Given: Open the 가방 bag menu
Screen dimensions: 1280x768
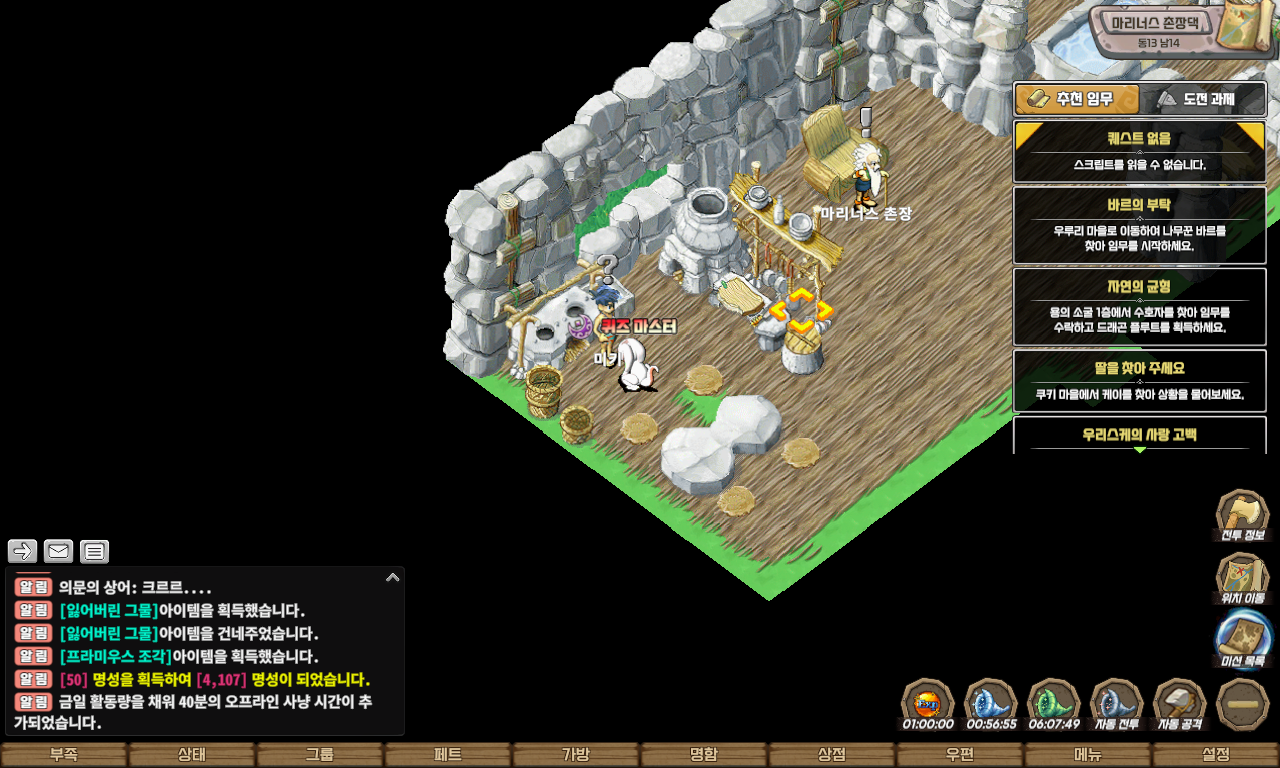Looking at the screenshot, I should point(576,755).
